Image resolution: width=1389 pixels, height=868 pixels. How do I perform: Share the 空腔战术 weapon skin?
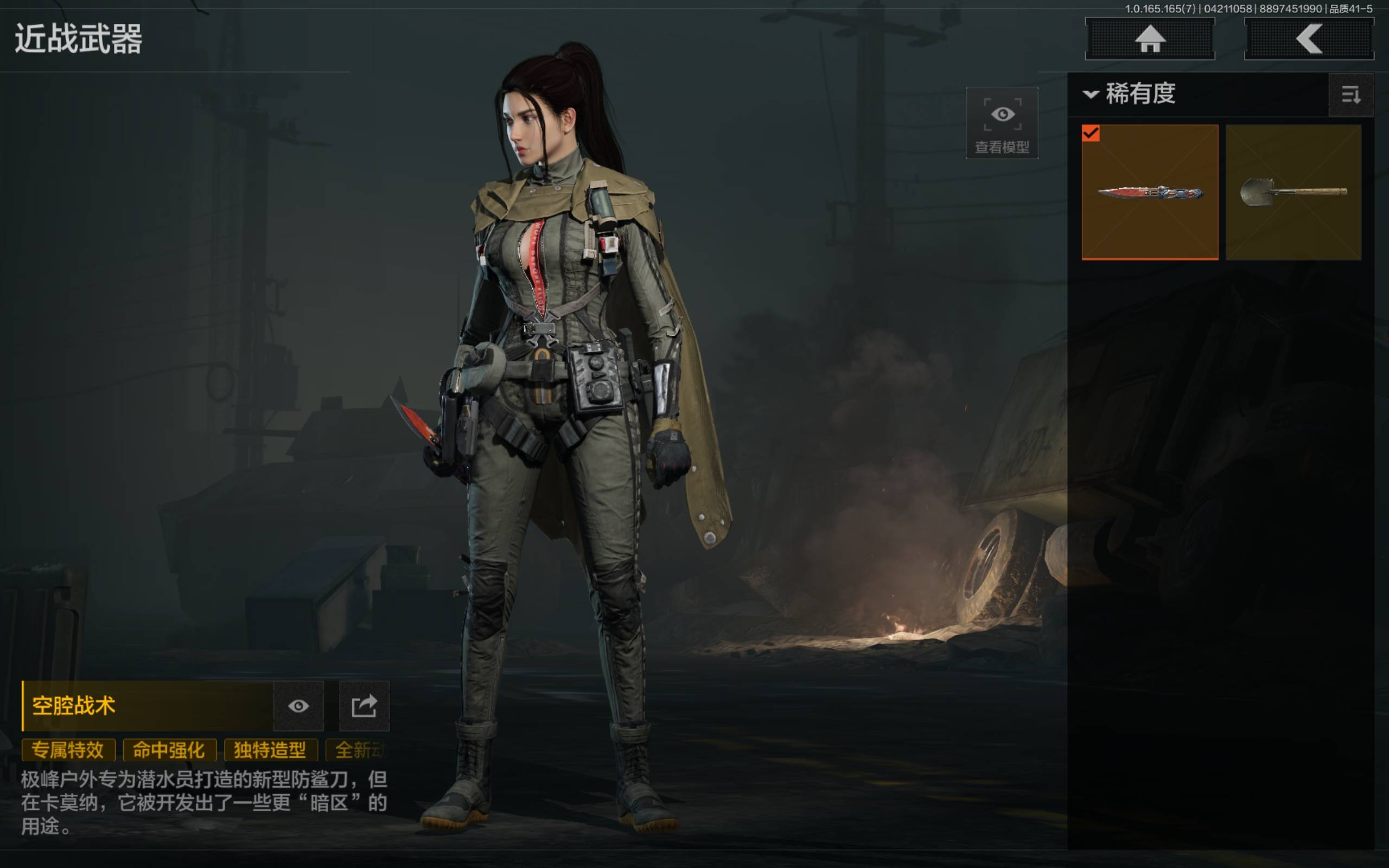pos(365,706)
